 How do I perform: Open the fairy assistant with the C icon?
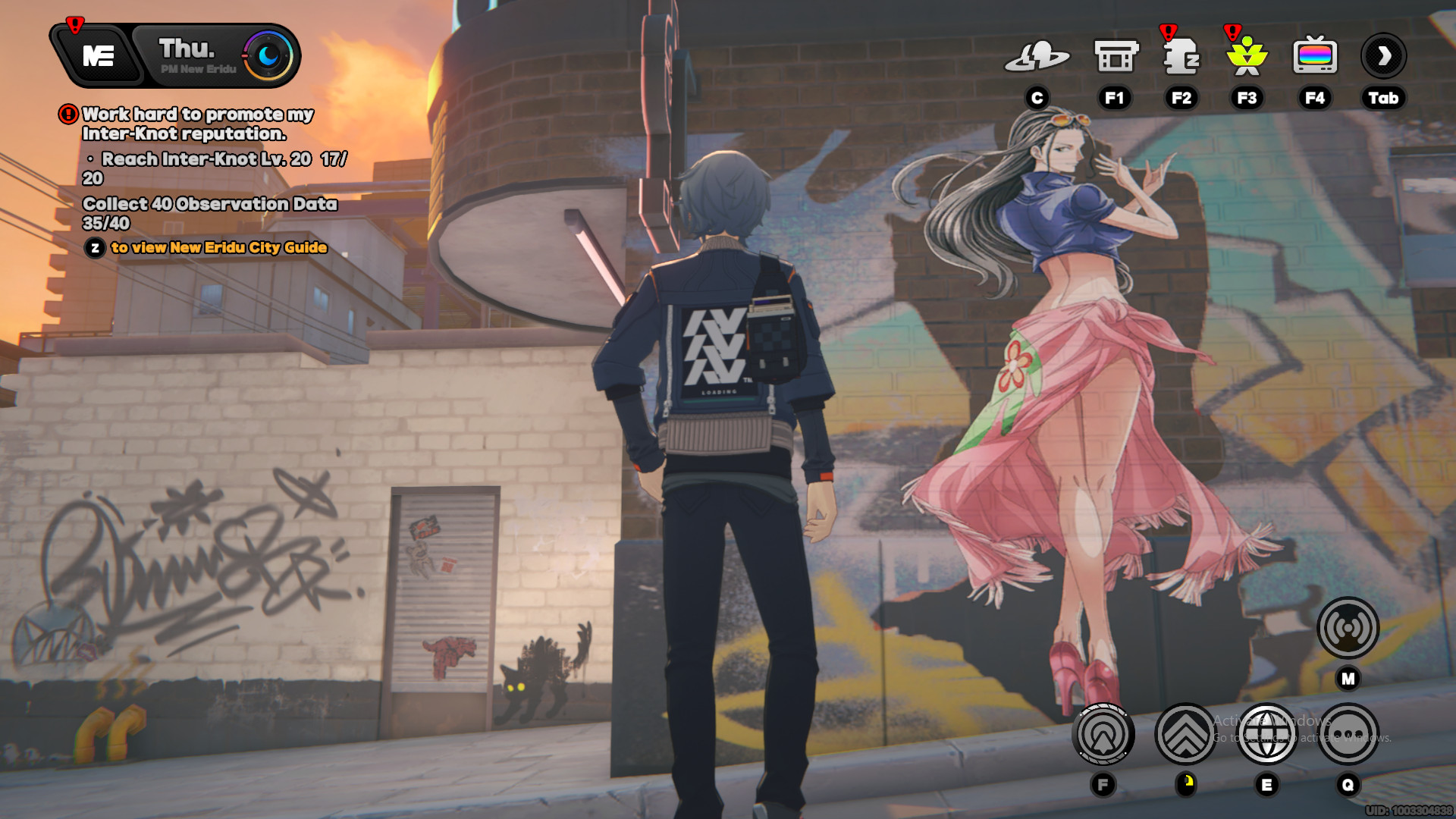coord(1038,55)
